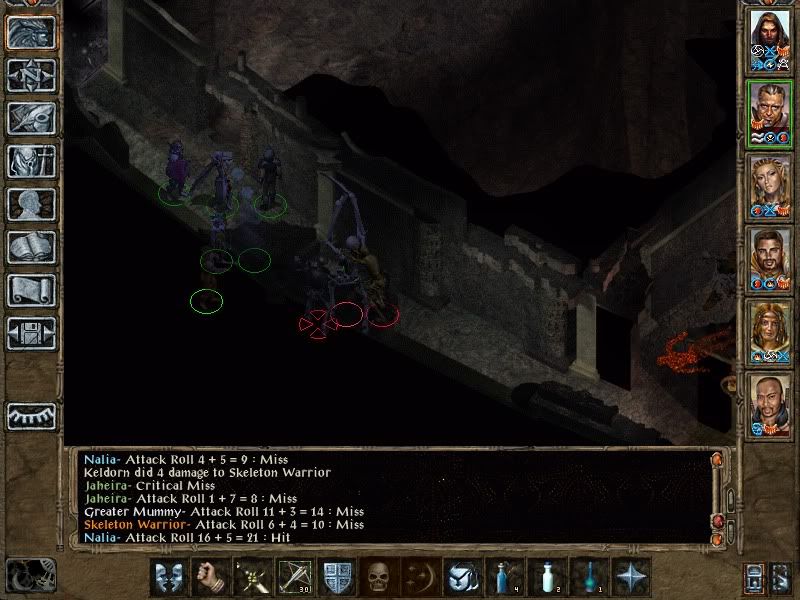Select the bald dark-skinned man's portrait
Screen dimensions: 800x600
tap(769, 405)
